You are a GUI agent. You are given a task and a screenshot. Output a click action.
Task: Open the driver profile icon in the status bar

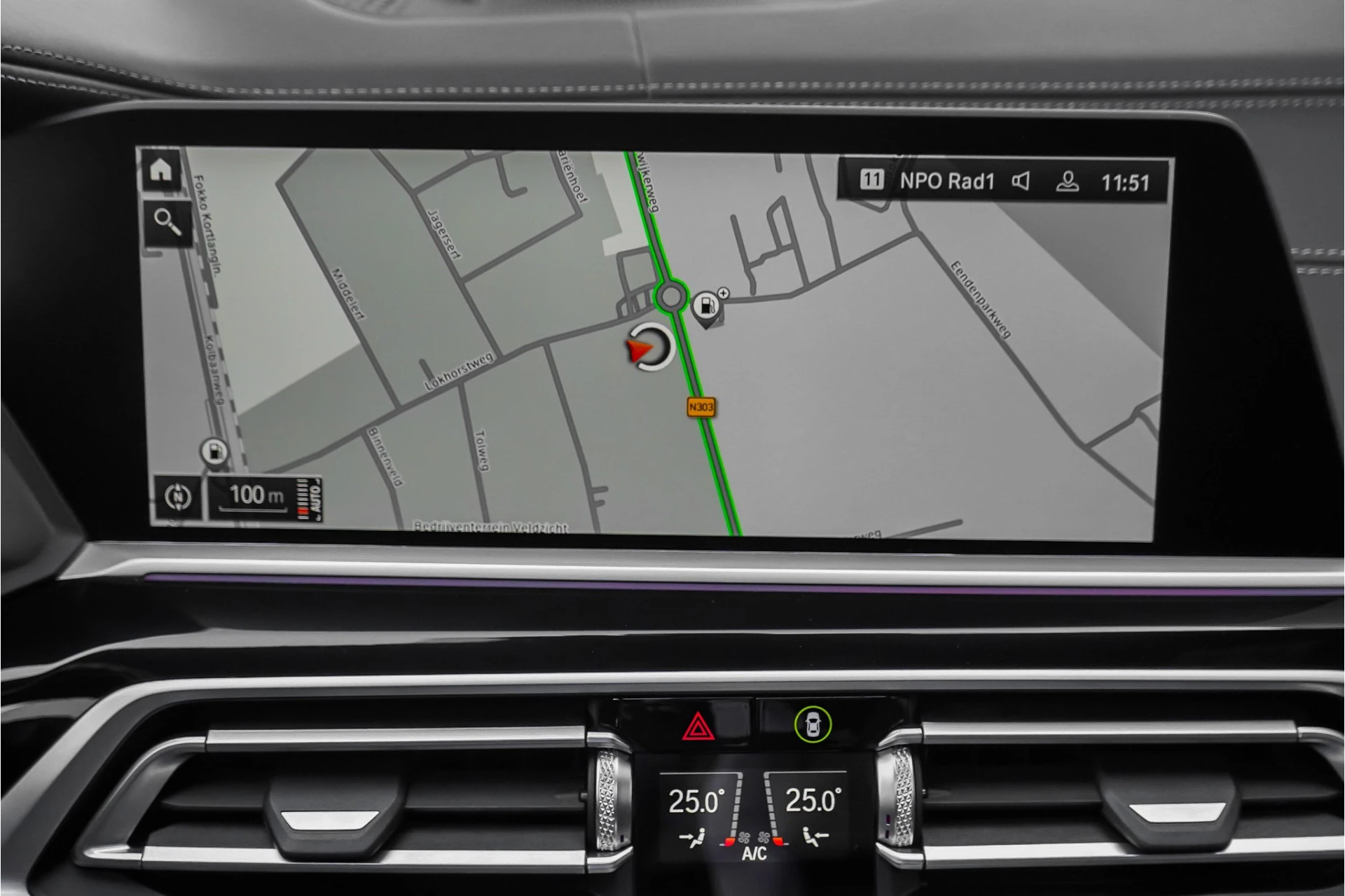(x=1068, y=181)
